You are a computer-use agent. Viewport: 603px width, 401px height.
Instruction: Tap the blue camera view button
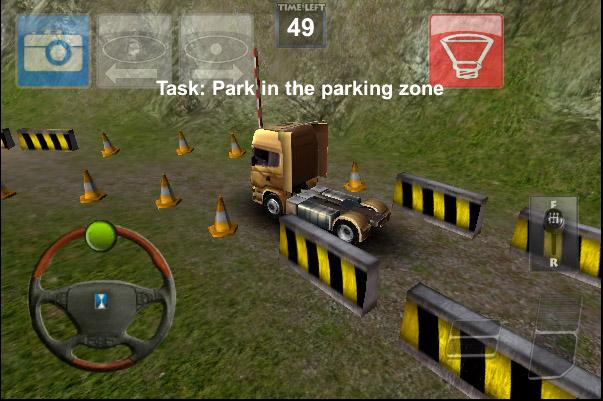click(53, 50)
